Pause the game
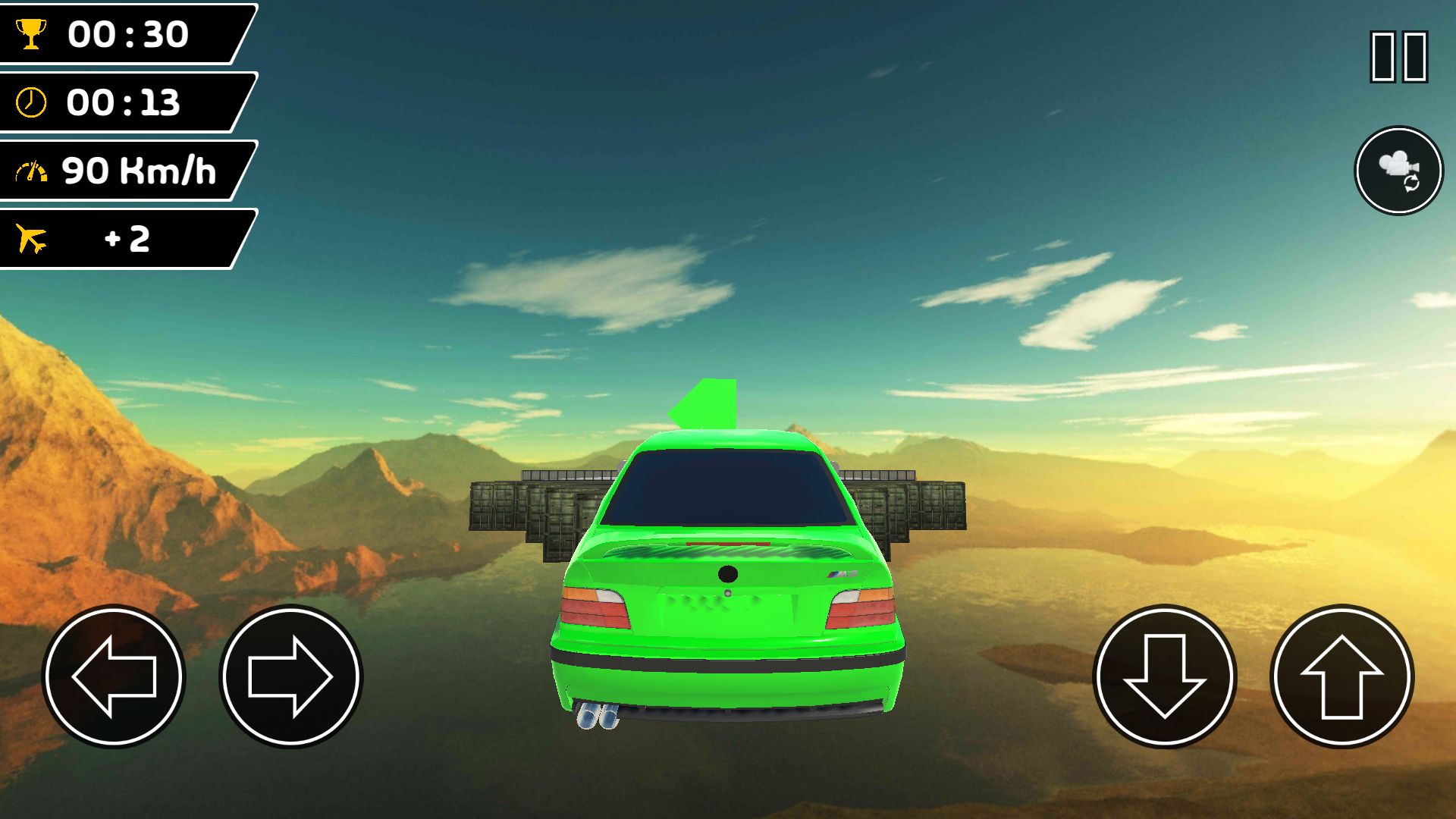 [x=1398, y=56]
